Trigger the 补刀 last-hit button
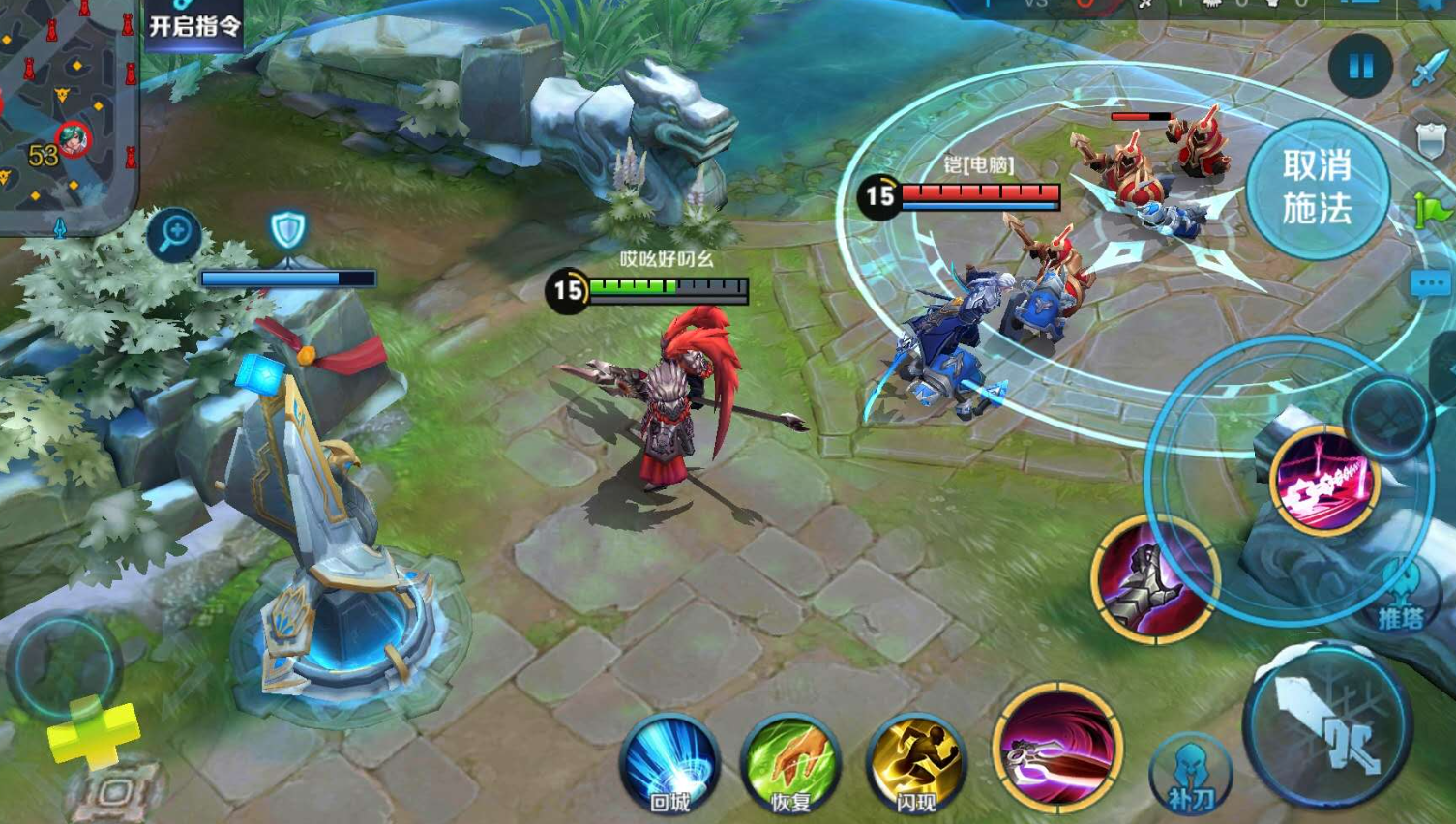Image resolution: width=1456 pixels, height=824 pixels. (x=1190, y=774)
